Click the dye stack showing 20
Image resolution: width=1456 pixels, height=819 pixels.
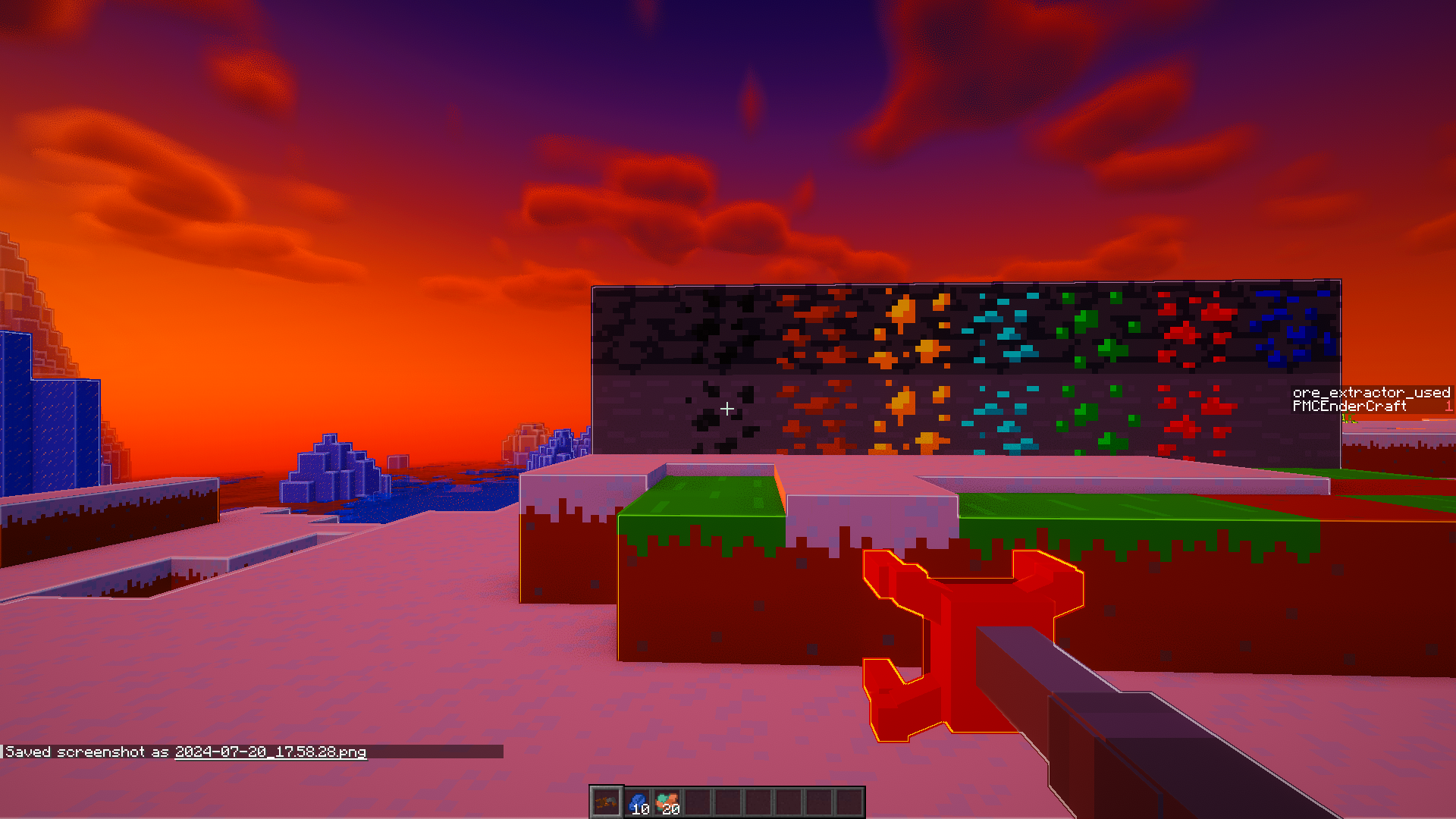669,799
